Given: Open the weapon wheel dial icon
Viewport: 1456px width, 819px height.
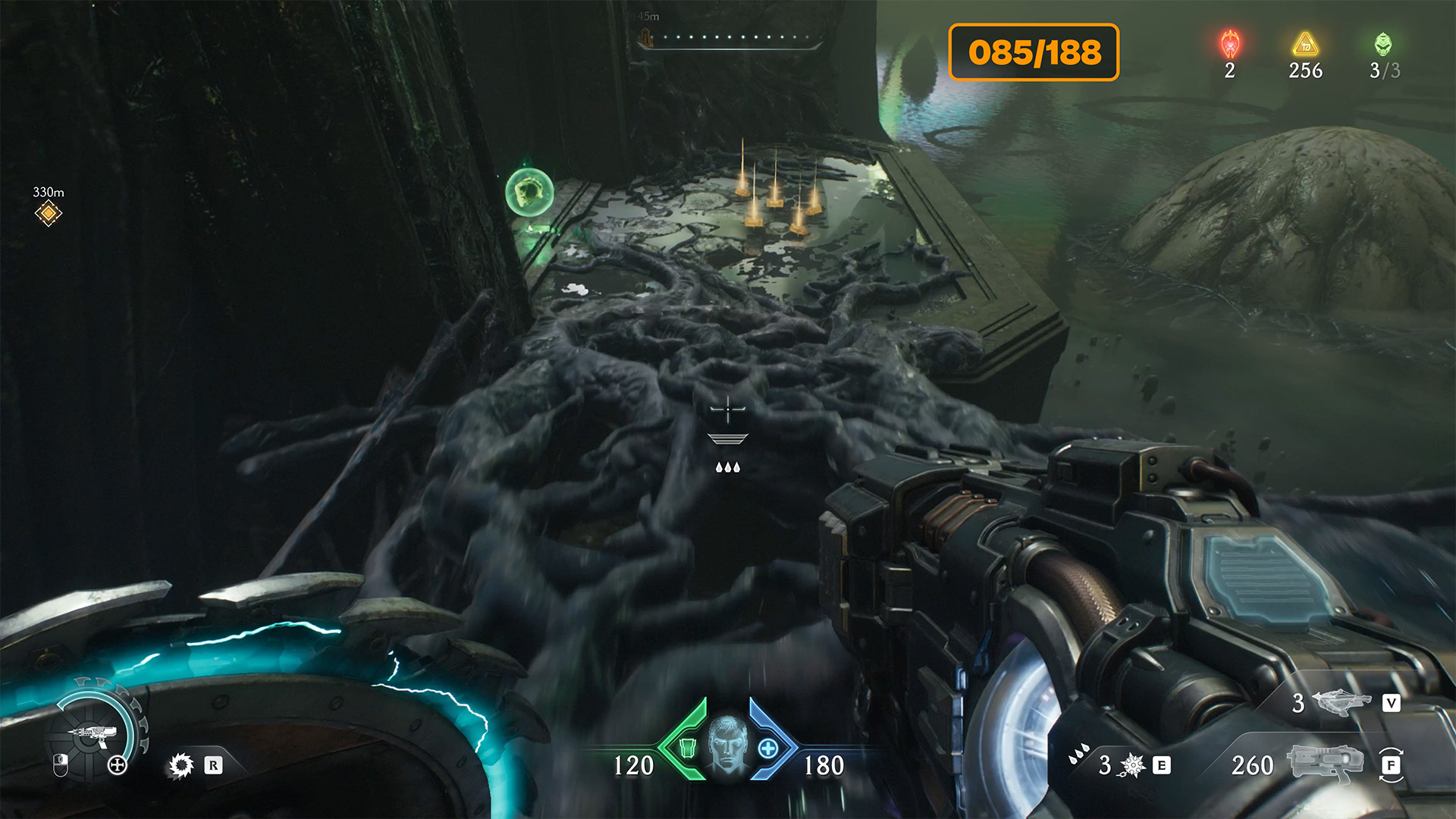Looking at the screenshot, I should coord(94,733).
